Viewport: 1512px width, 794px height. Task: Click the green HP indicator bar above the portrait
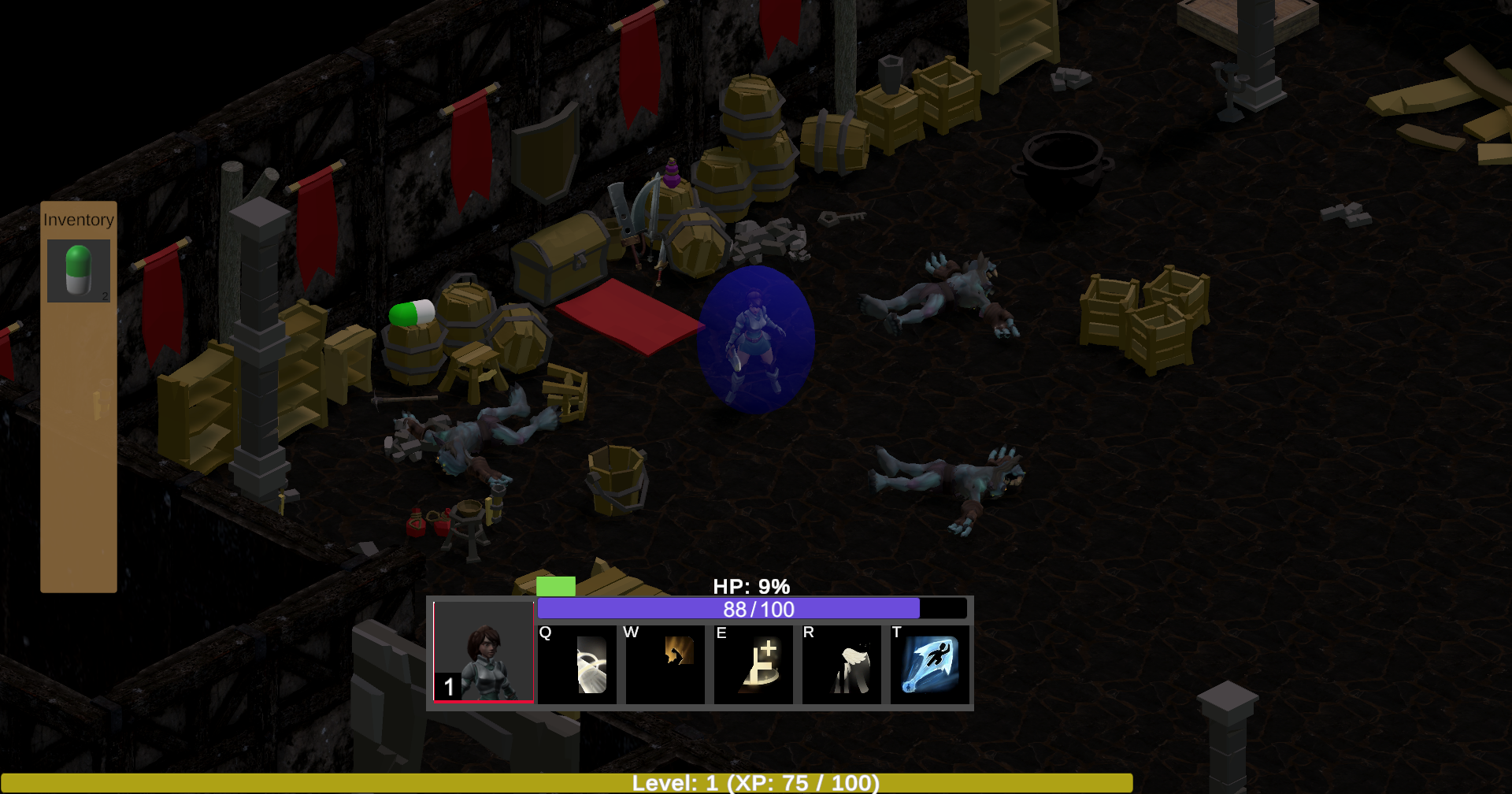coord(555,586)
